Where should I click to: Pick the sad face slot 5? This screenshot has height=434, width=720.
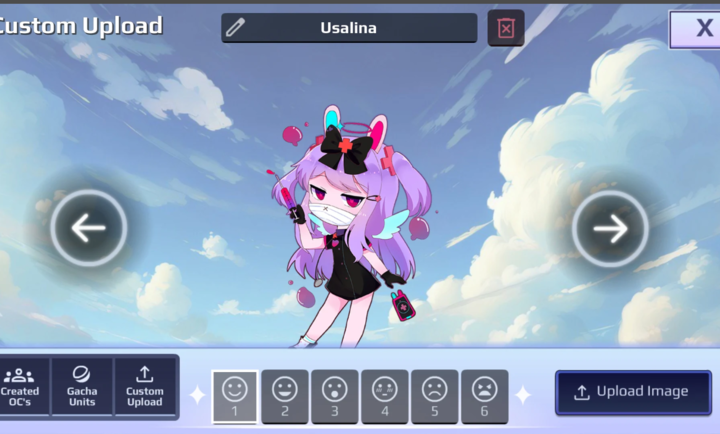coord(435,396)
